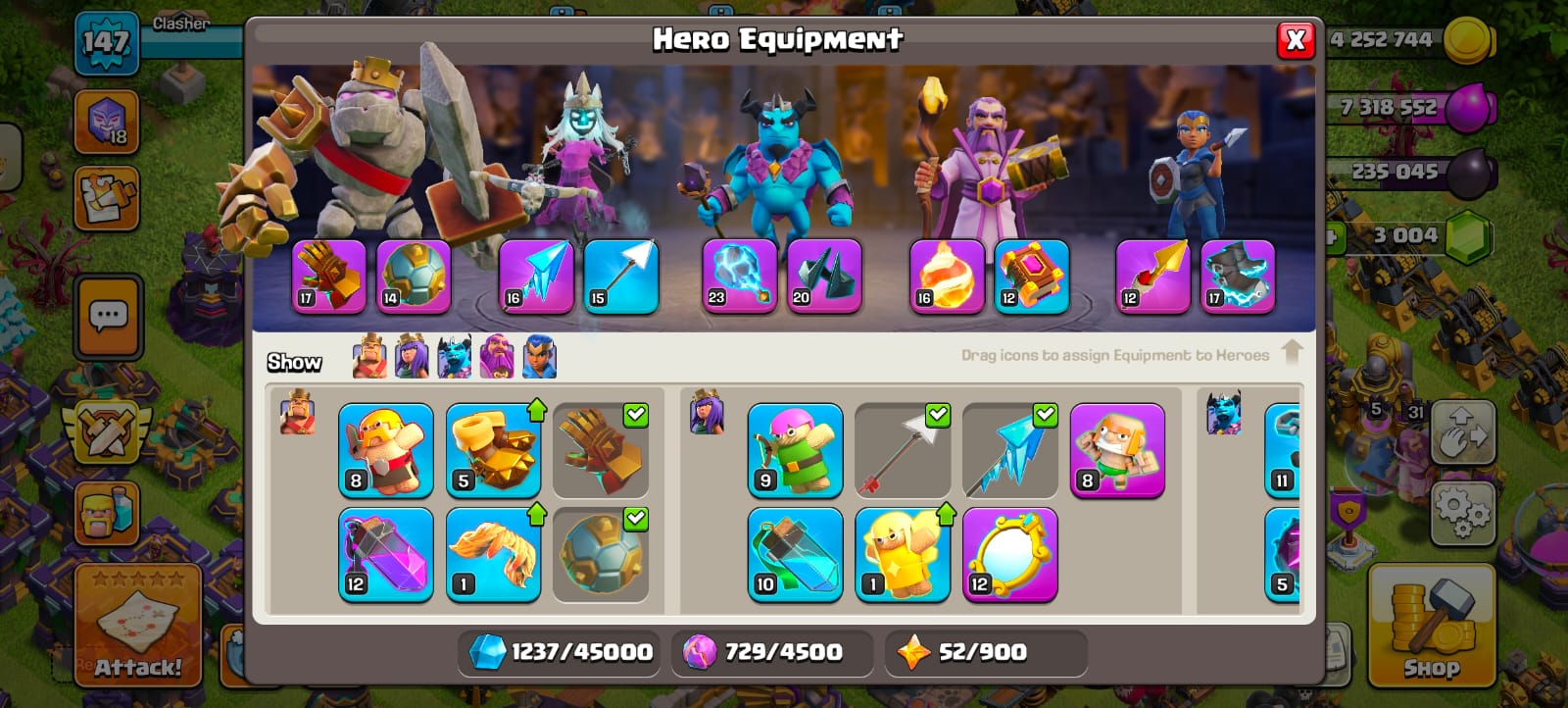The height and width of the screenshot is (708, 1568).
Task: Show only Archer Queen equipment
Action: [412, 357]
